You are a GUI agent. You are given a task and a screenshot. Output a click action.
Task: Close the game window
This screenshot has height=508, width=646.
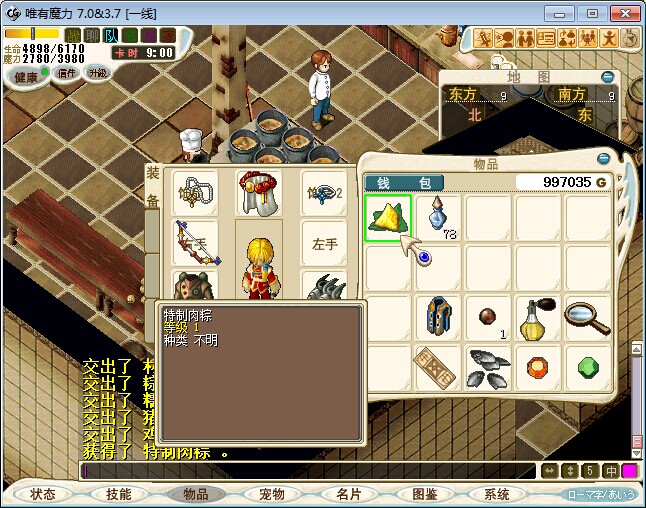622,13
